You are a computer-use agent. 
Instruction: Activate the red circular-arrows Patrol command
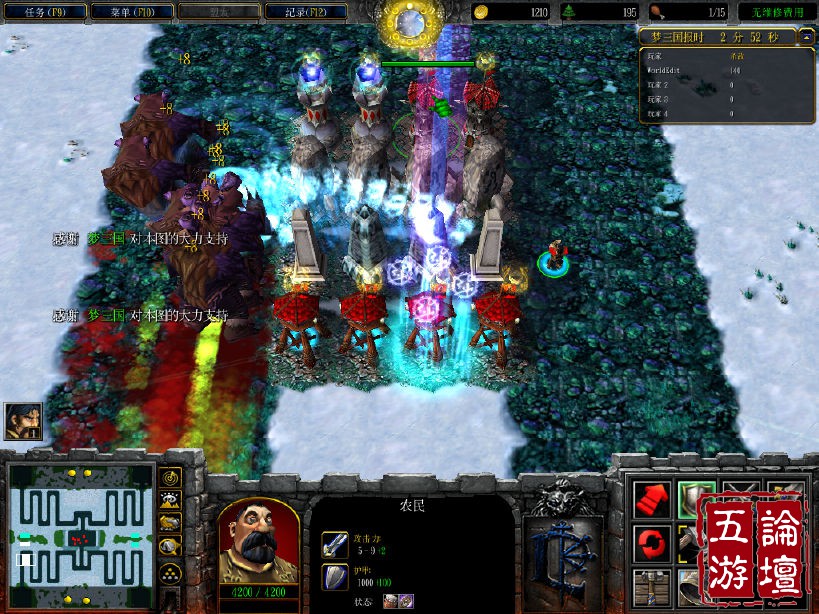(x=651, y=544)
